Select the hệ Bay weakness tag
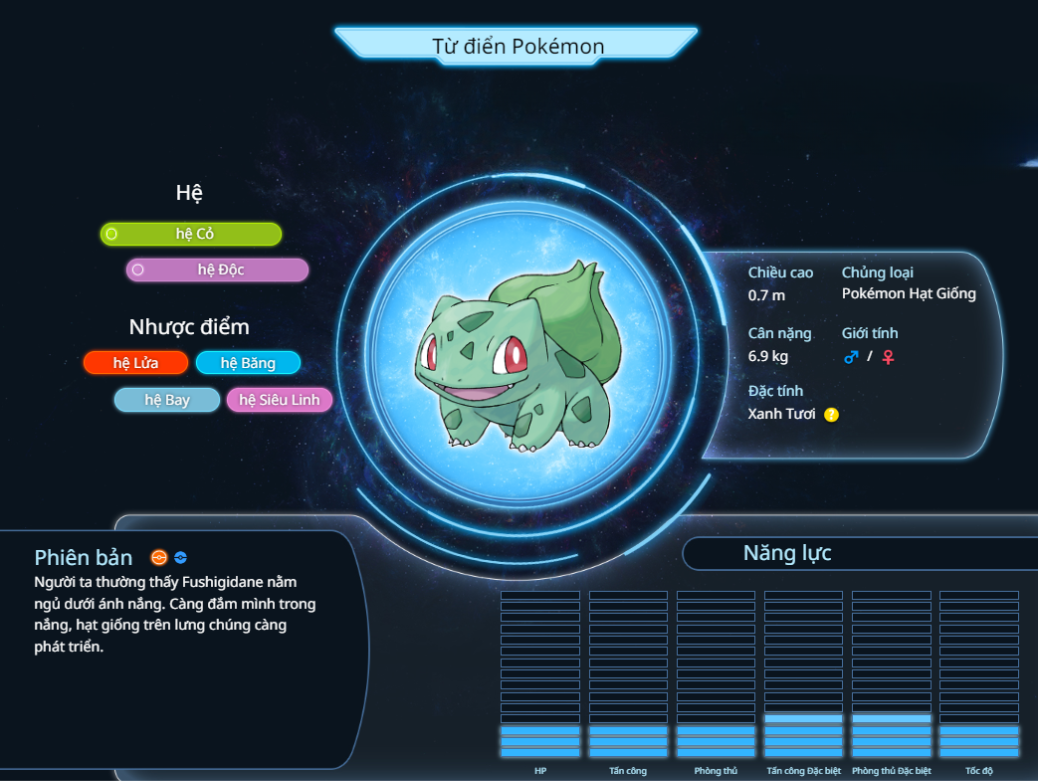 tap(167, 400)
